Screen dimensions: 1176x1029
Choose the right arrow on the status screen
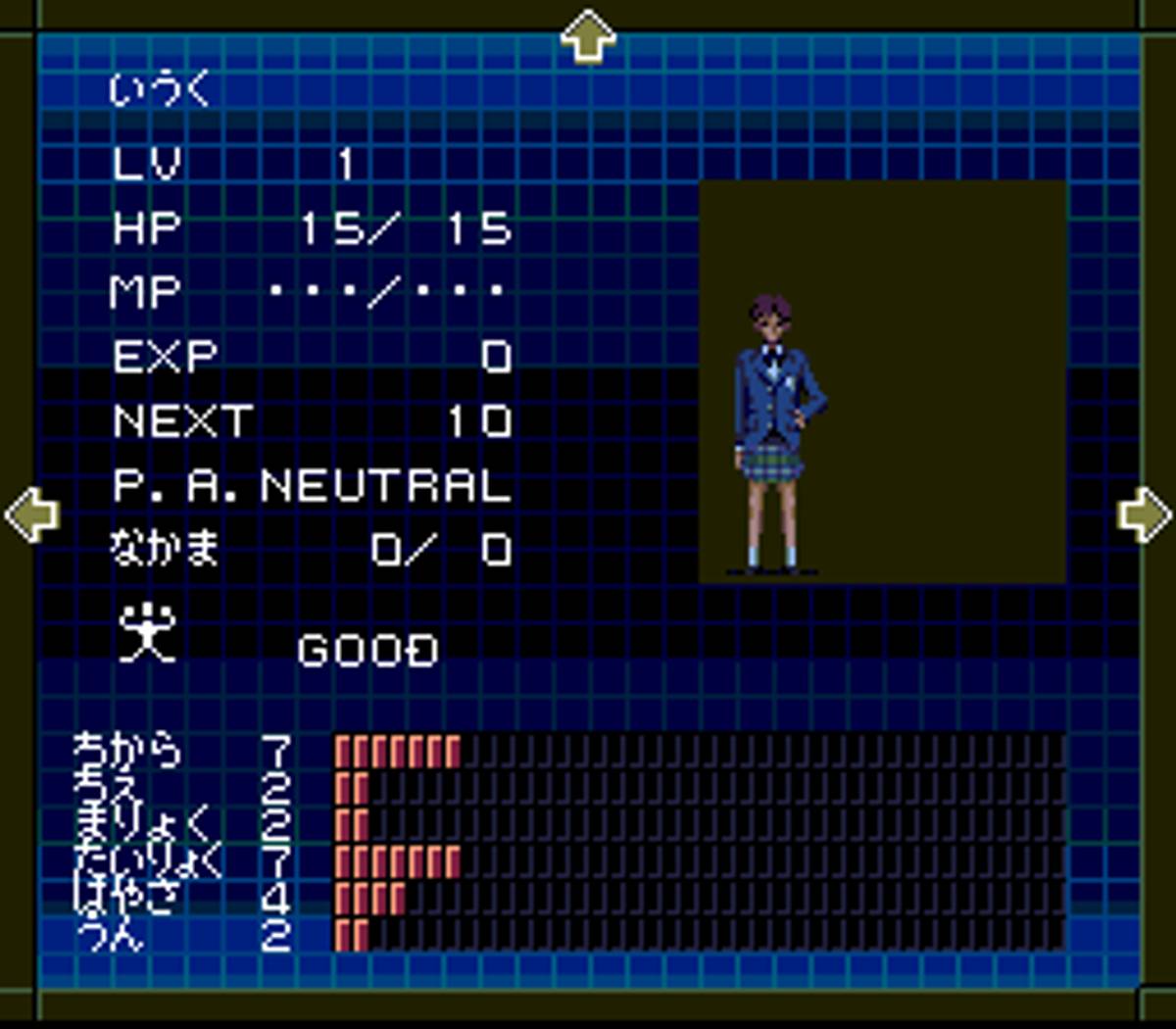(1144, 514)
